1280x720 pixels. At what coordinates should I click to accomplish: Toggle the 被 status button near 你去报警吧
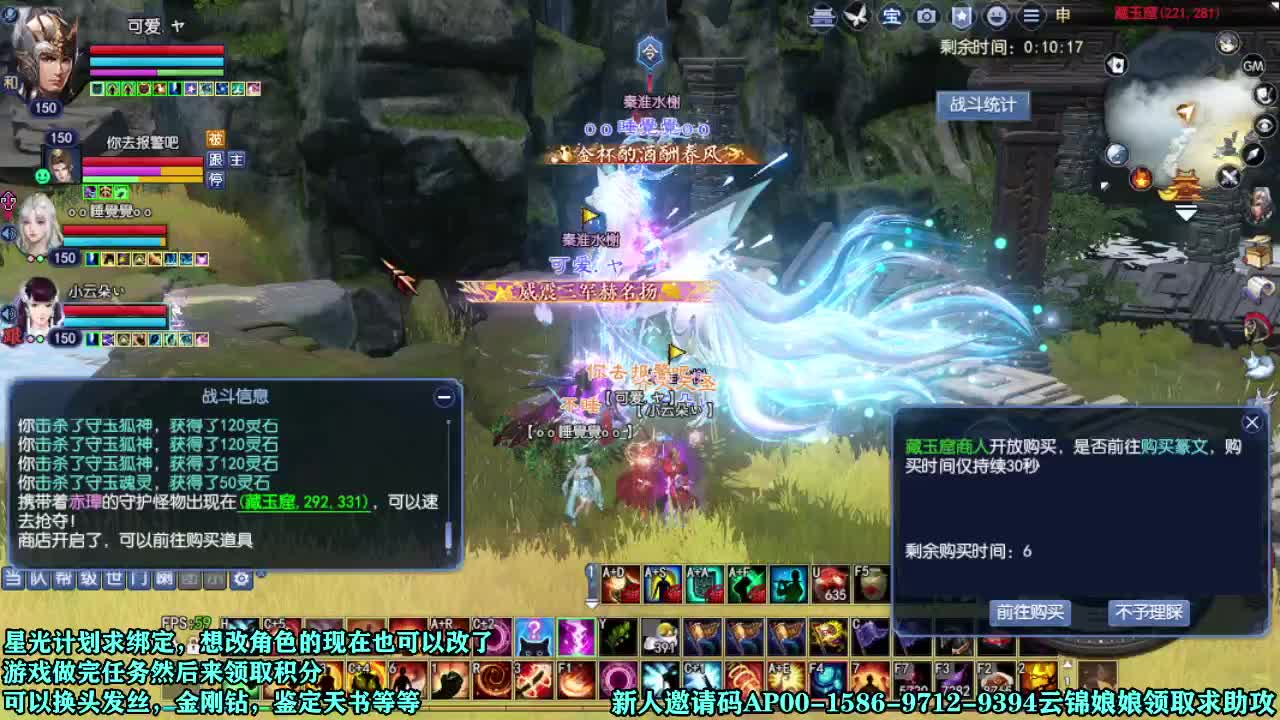(216, 136)
